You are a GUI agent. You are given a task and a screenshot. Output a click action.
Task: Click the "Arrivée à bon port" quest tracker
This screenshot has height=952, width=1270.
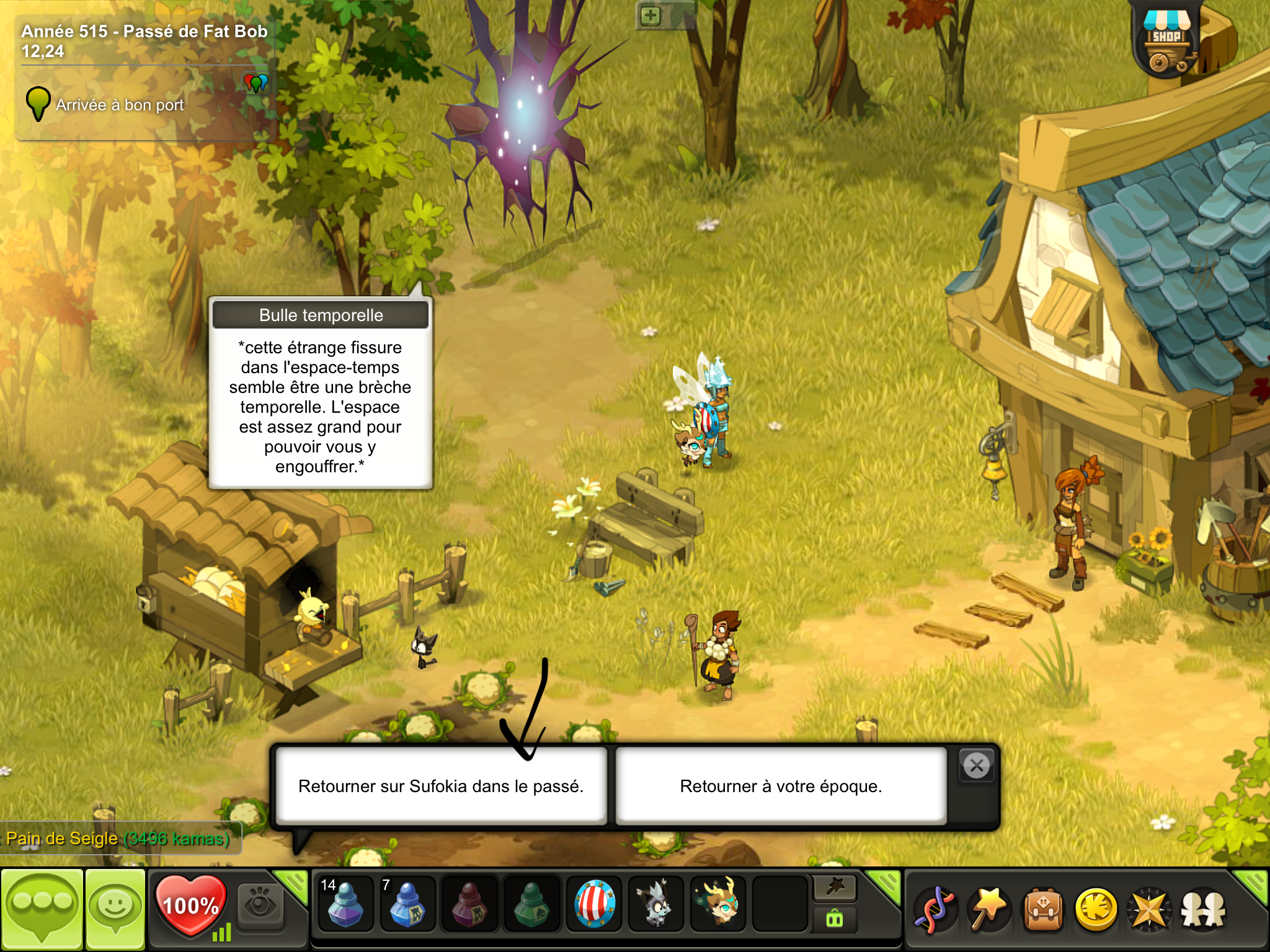(120, 105)
